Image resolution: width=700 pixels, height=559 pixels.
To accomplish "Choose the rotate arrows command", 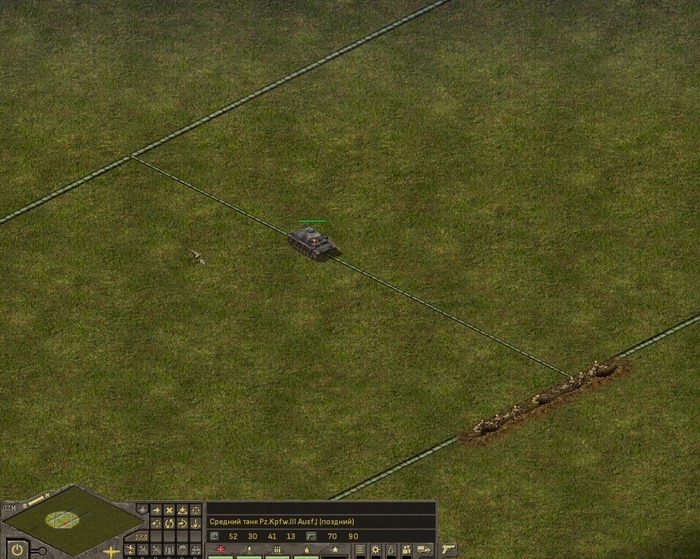I will pyautogui.click(x=169, y=523).
